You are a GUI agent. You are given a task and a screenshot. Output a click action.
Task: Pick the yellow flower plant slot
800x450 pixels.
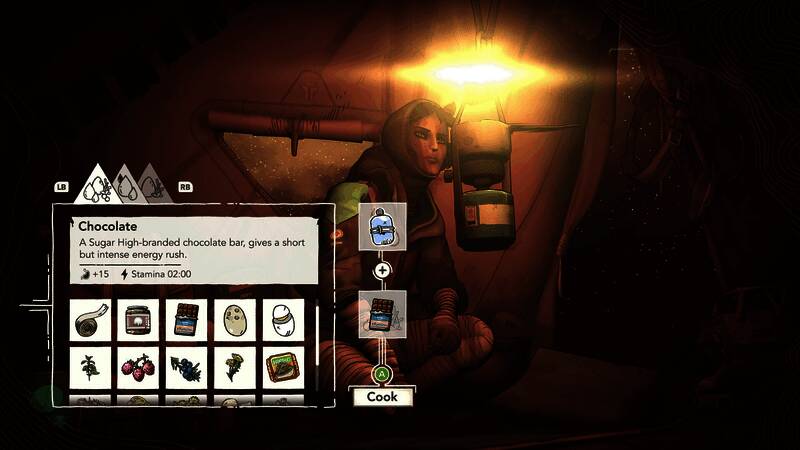pos(235,367)
